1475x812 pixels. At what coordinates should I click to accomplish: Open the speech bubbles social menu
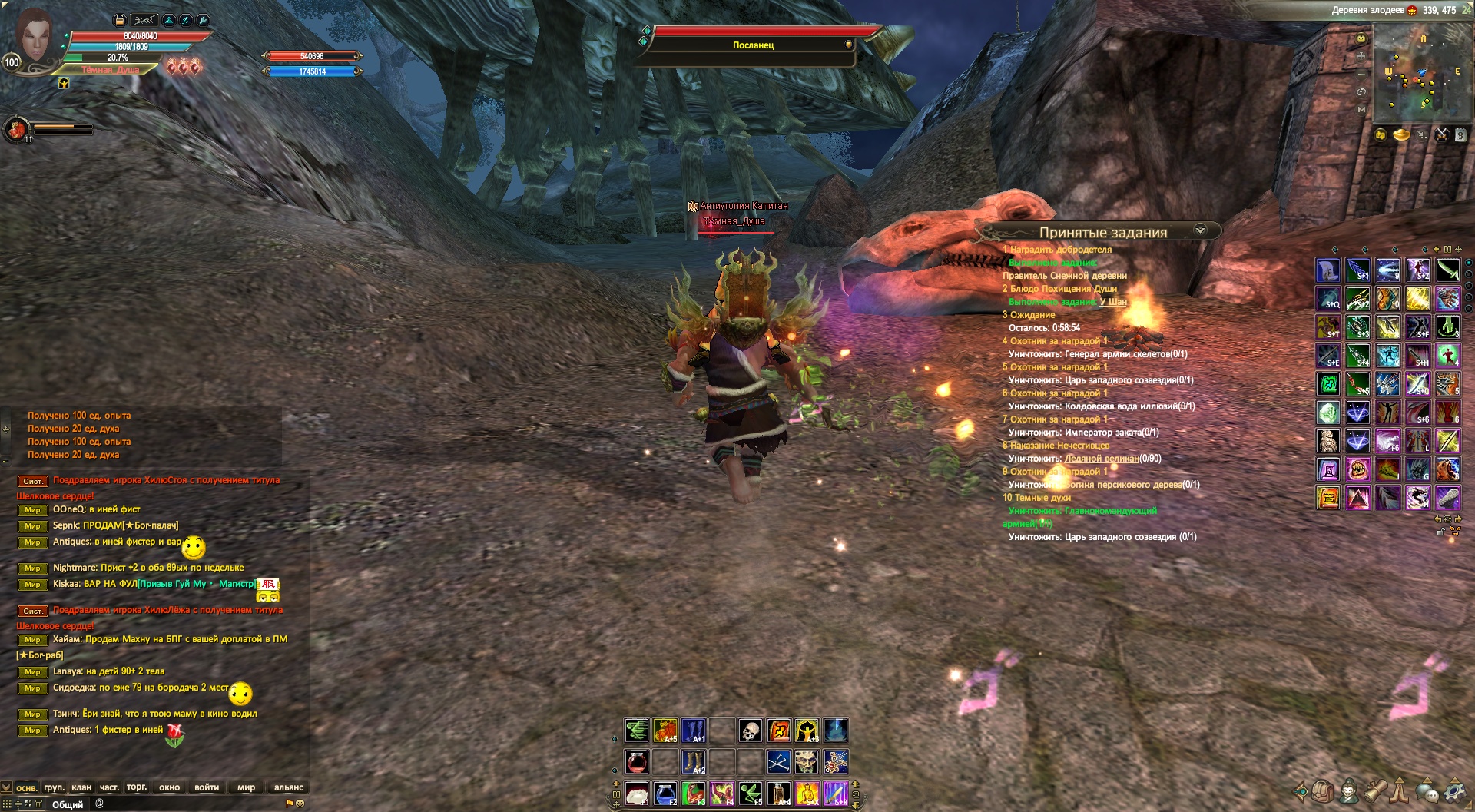point(1427,790)
